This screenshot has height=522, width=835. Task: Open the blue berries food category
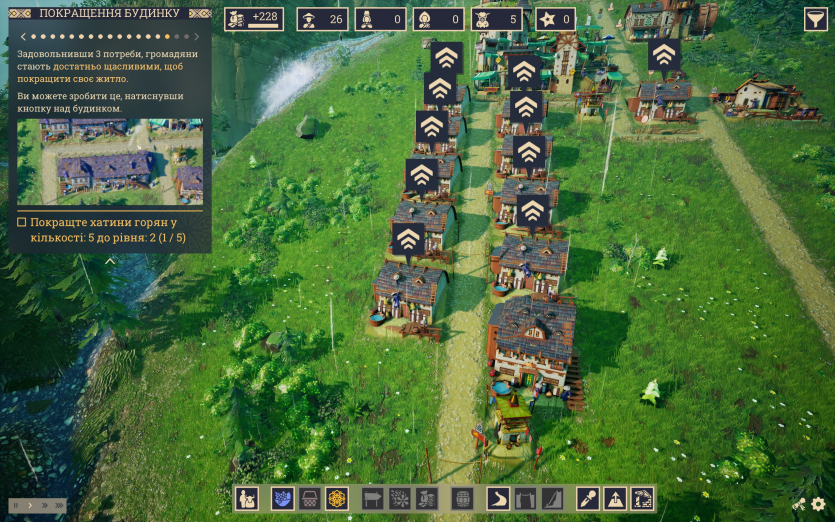(282, 498)
